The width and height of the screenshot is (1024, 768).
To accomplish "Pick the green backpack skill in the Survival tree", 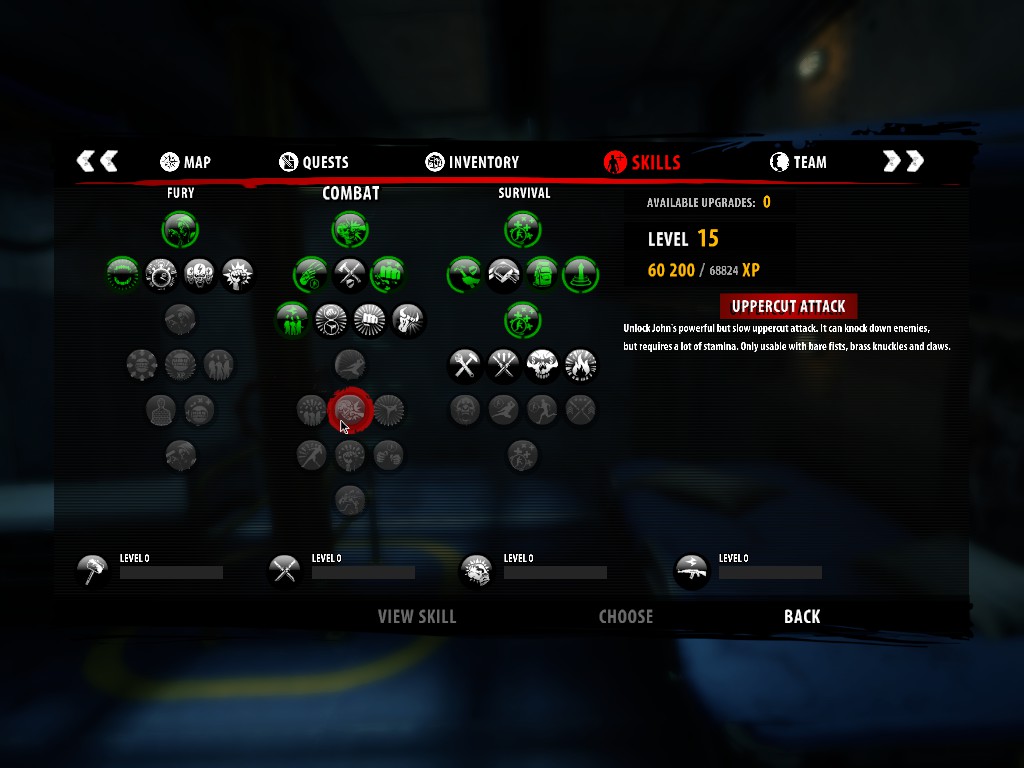I will (x=541, y=273).
